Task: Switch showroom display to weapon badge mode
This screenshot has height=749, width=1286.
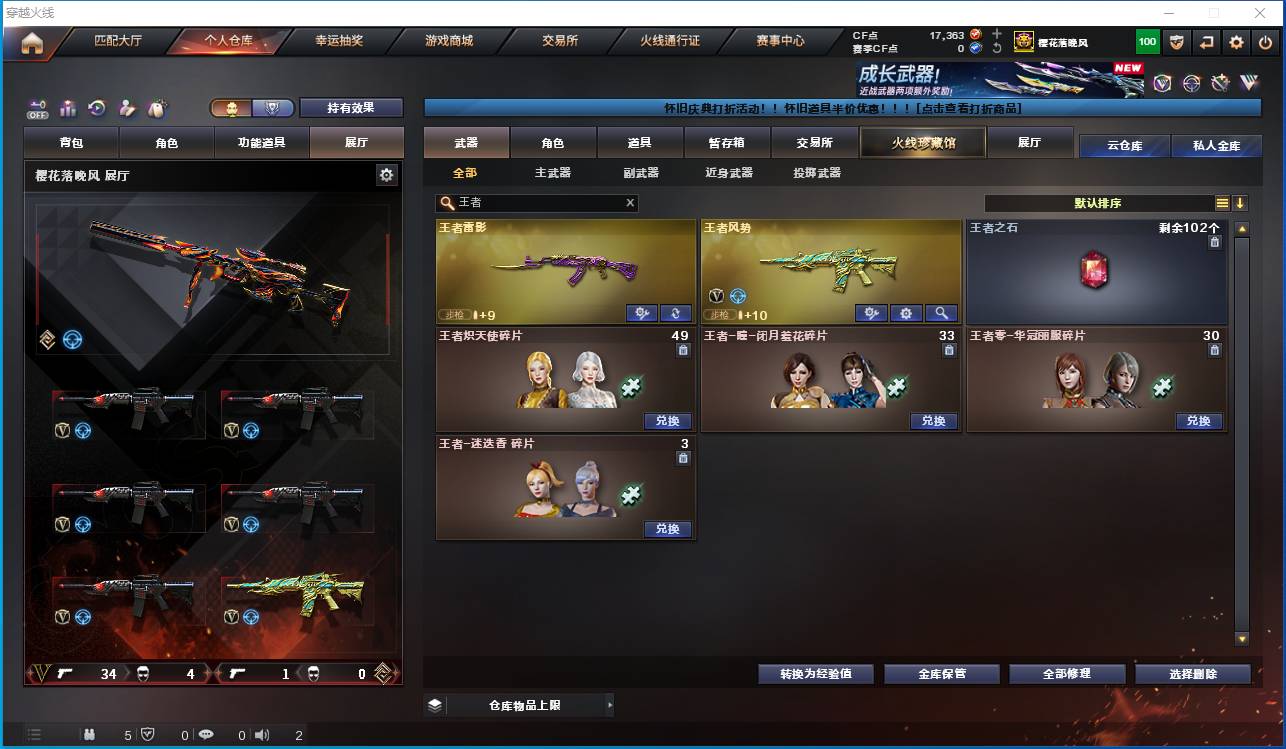Action: [271, 109]
